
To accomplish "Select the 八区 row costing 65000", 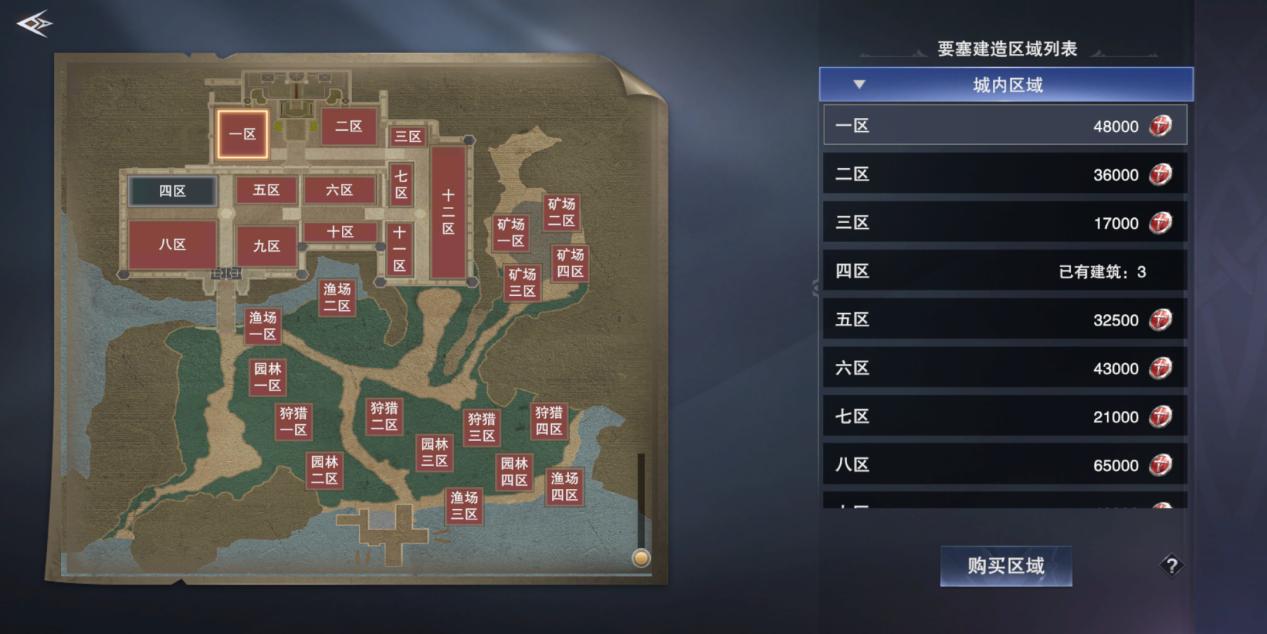I will point(1005,465).
